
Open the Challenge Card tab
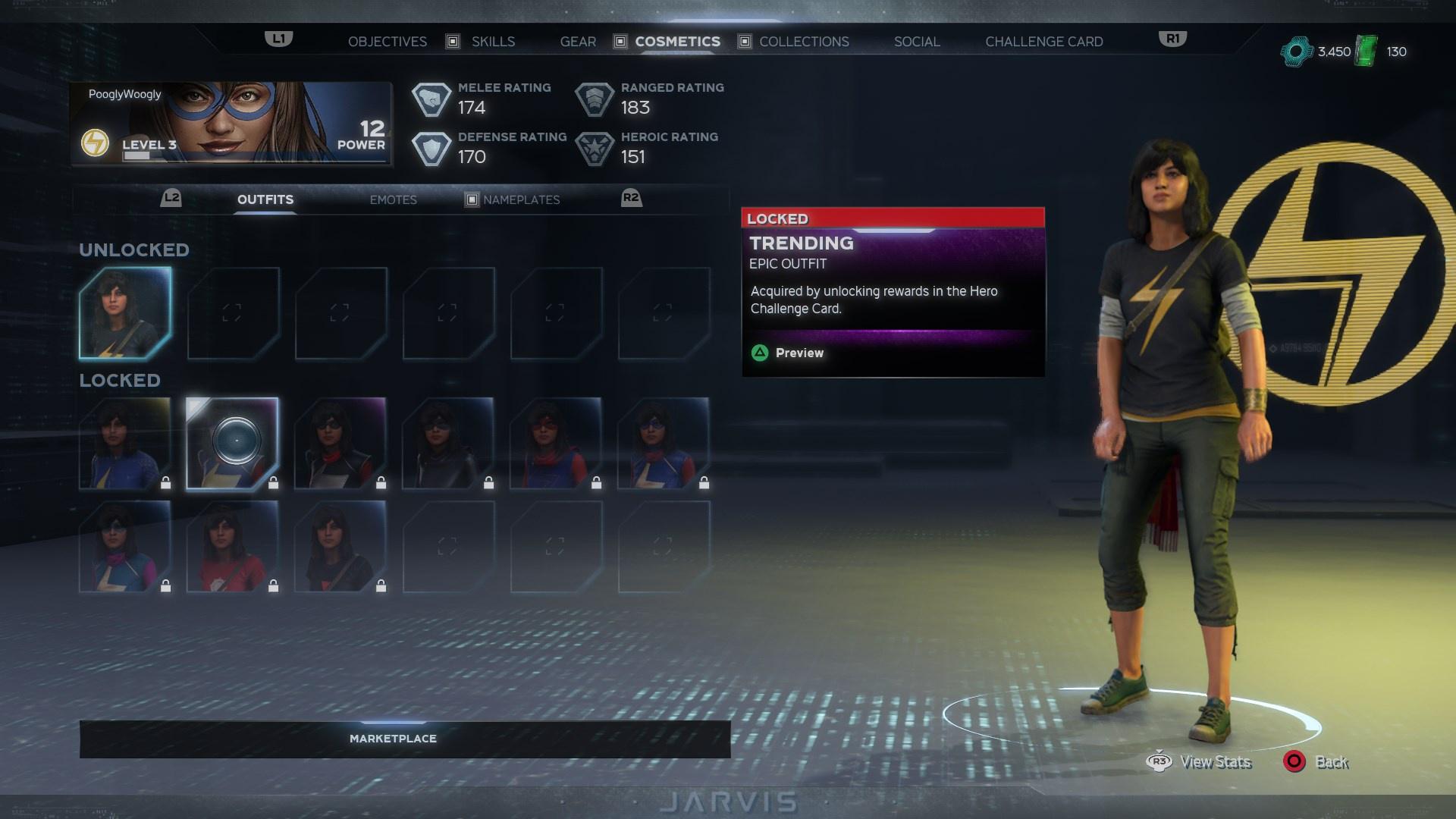pyautogui.click(x=1043, y=42)
